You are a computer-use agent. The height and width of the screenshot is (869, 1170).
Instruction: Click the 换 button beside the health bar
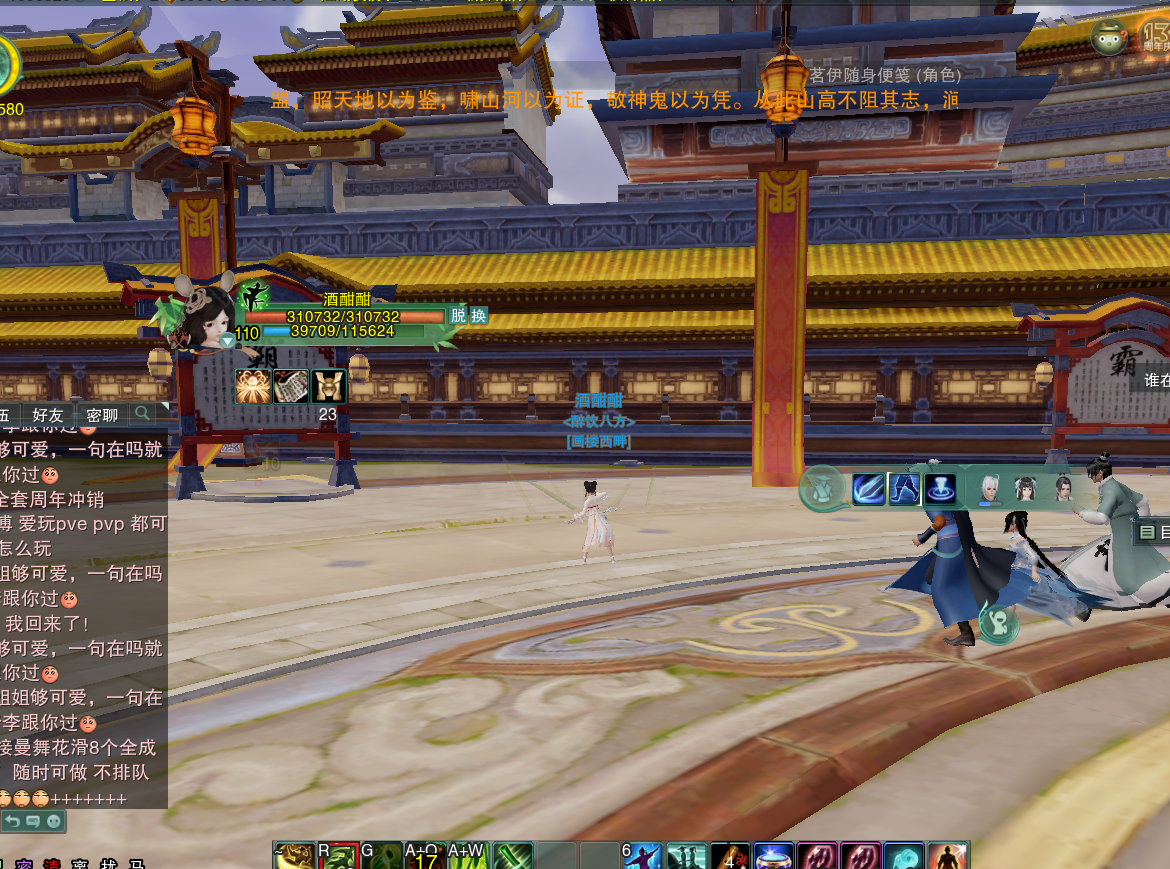pos(479,315)
